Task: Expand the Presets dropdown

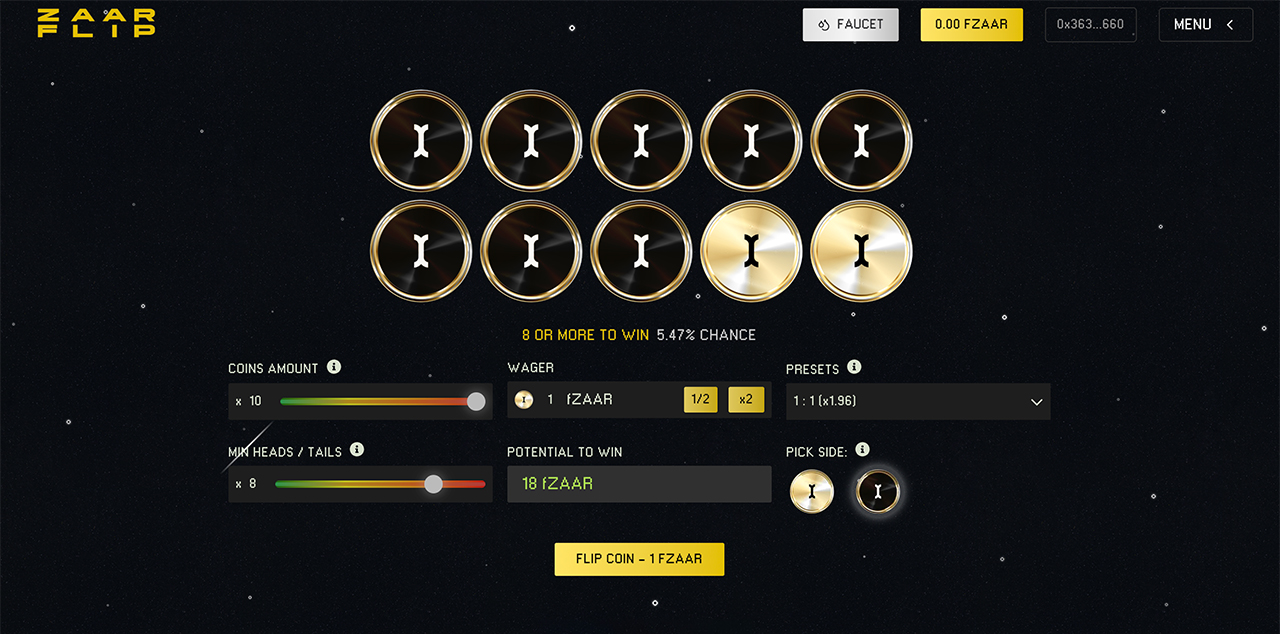Action: point(917,401)
